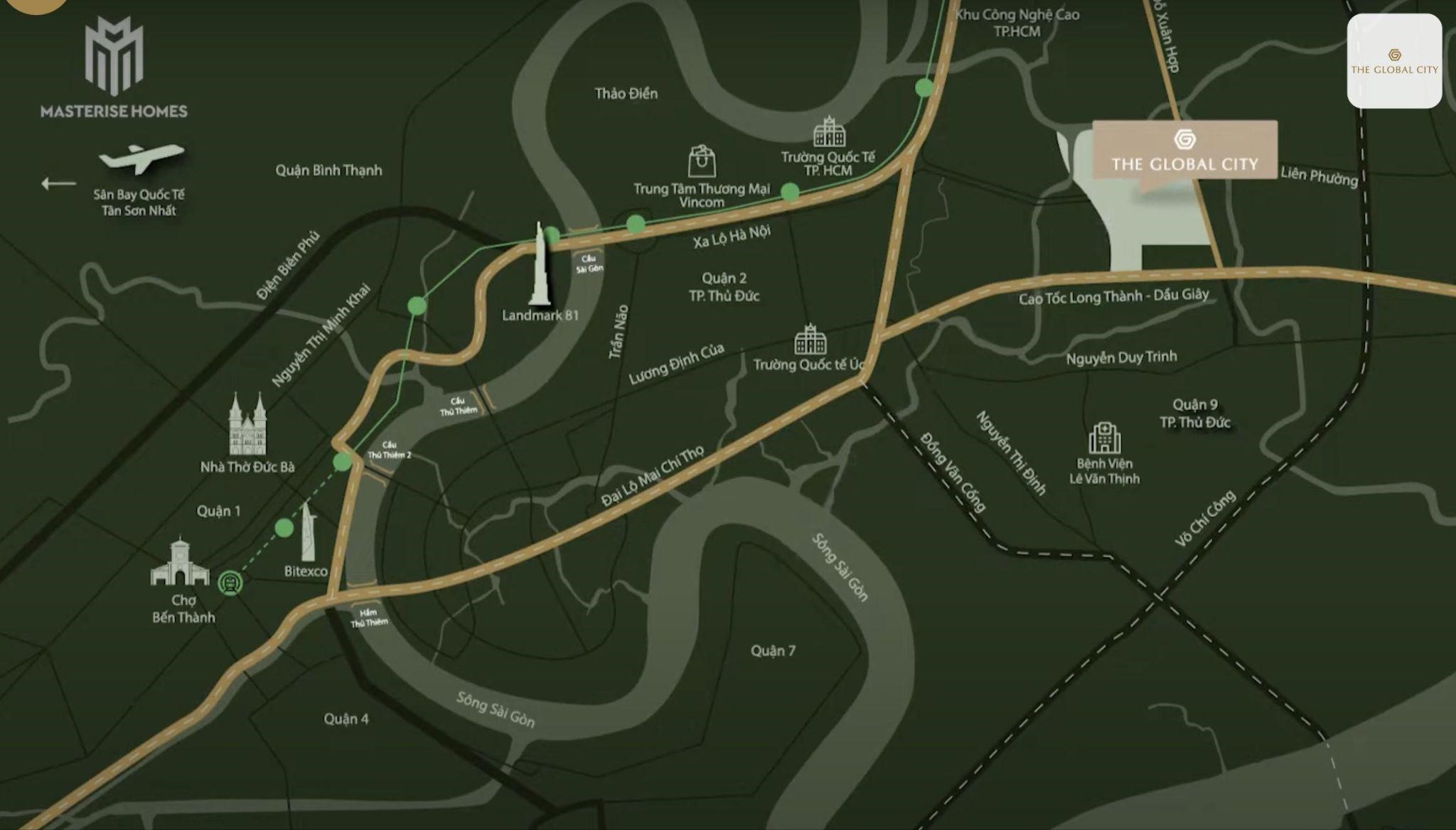Select The Global City map callout
The image size is (1456, 830).
click(1184, 150)
